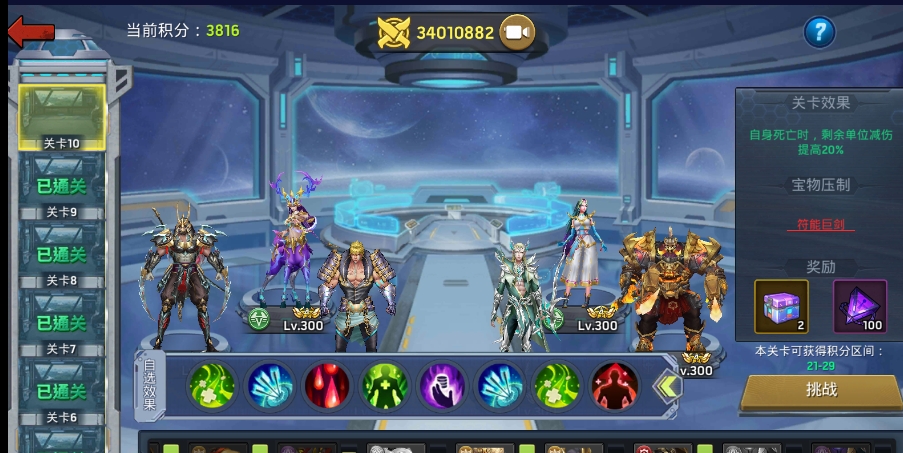Screen dimensions: 903x453
Task: Start the stage with the 挑战 button
Action: click(821, 391)
